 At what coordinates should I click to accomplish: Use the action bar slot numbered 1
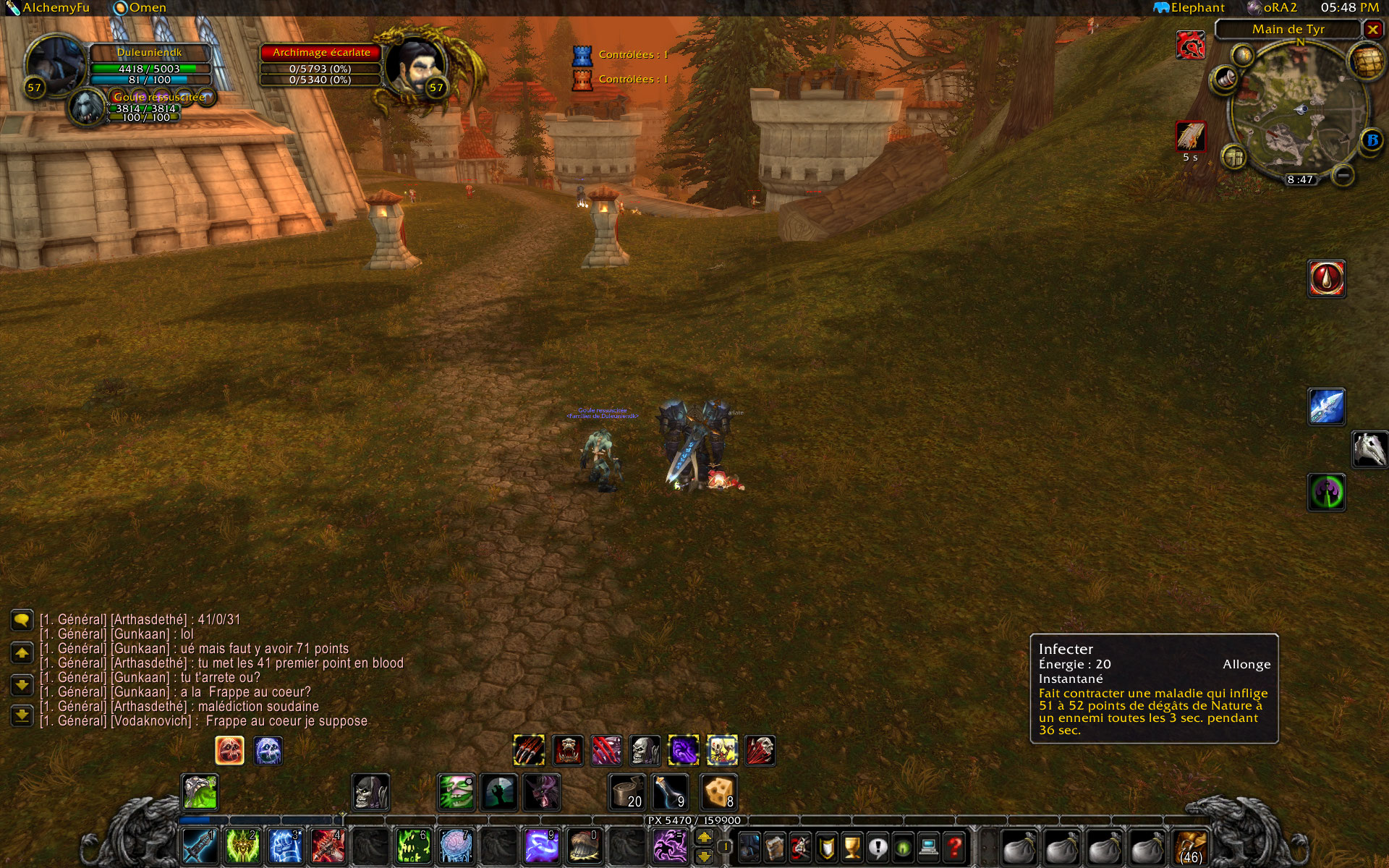click(x=200, y=846)
